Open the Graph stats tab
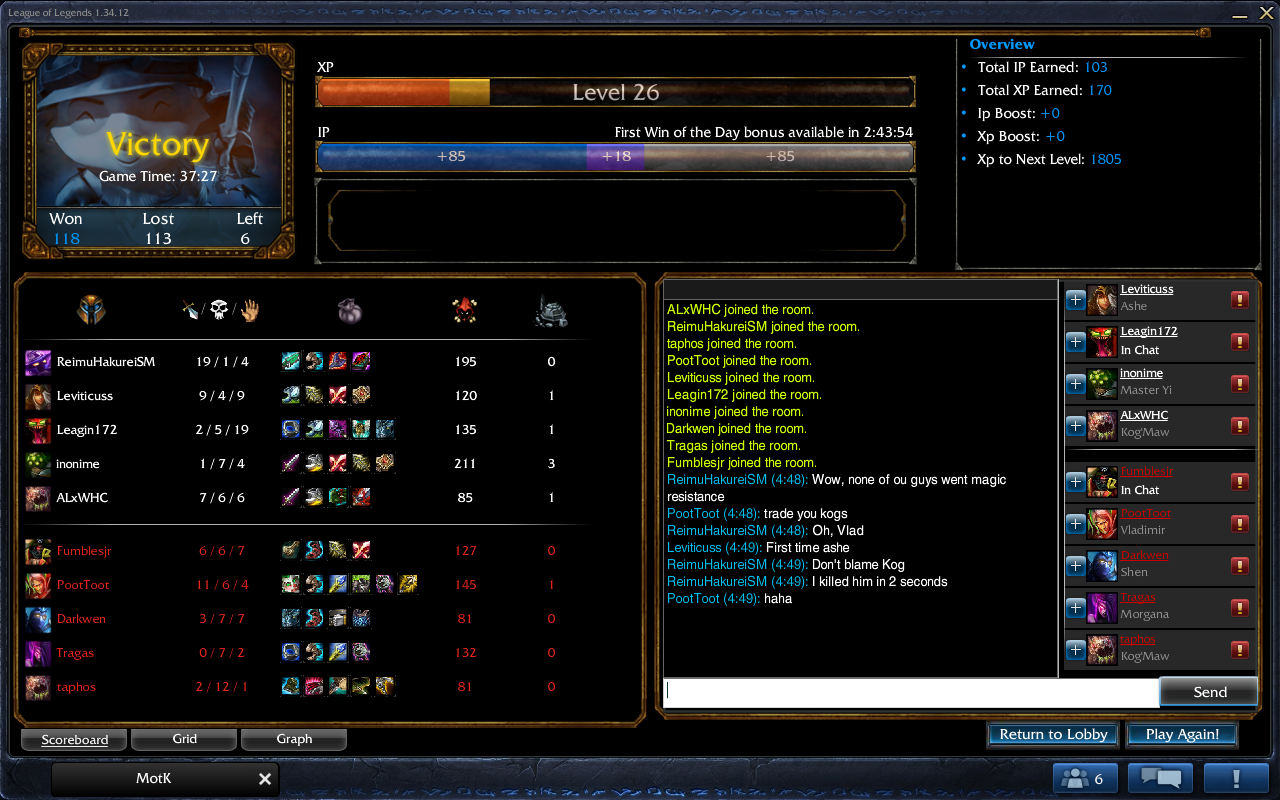The width and height of the screenshot is (1280, 800). (294, 739)
